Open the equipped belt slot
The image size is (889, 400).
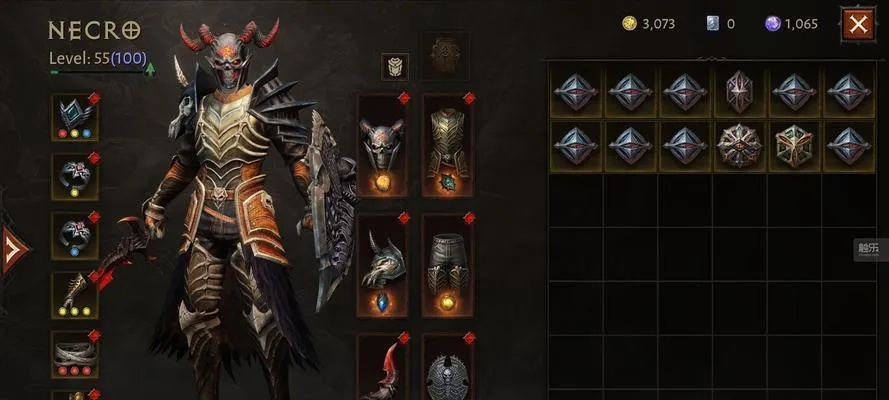tap(75, 351)
